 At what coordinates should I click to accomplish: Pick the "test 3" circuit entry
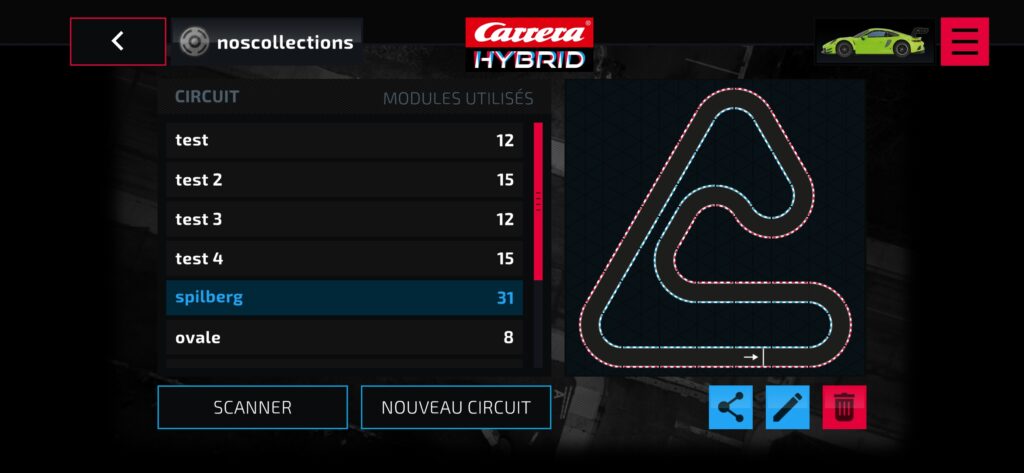(344, 219)
